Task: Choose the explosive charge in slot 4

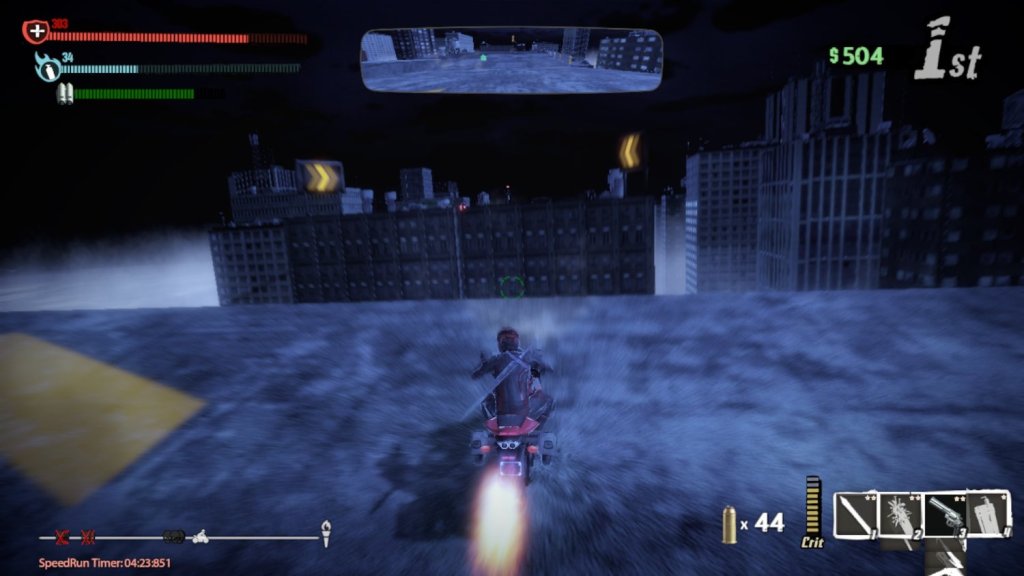Action: [988, 515]
